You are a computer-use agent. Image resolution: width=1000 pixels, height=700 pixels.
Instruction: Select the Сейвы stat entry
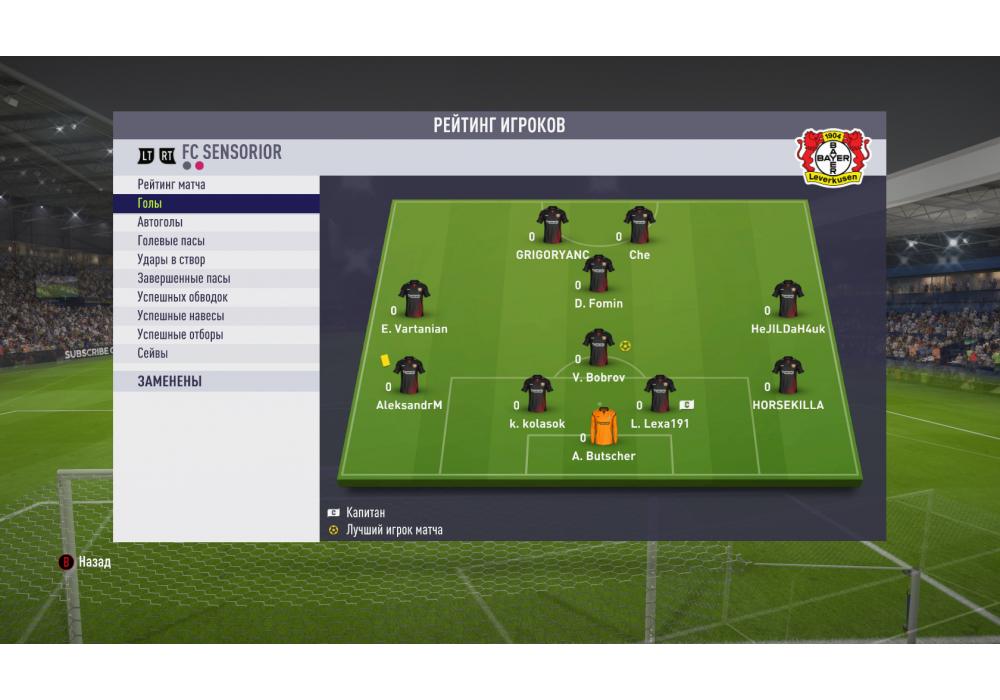216,353
